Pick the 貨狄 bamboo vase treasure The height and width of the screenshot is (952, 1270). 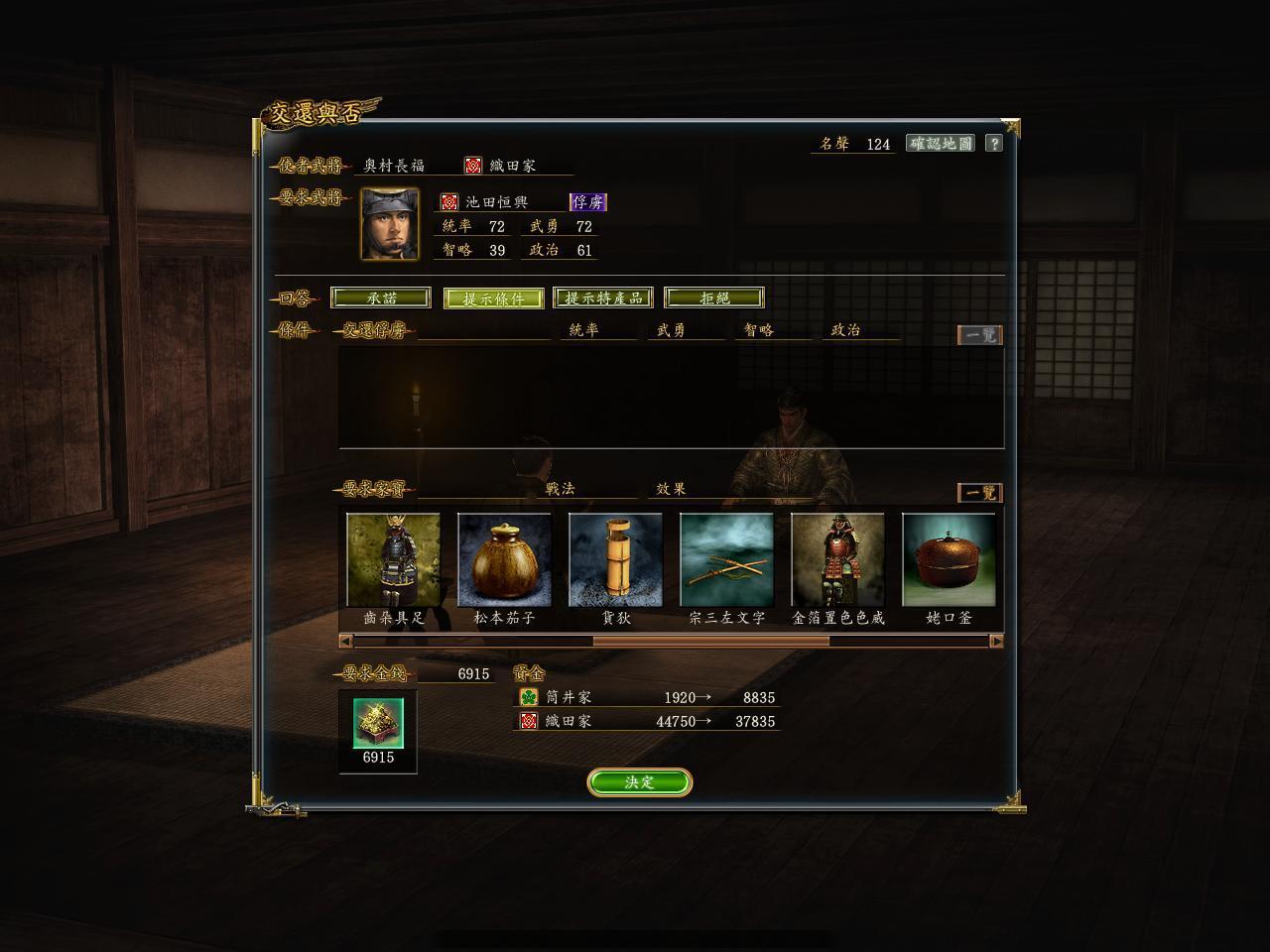(615, 560)
